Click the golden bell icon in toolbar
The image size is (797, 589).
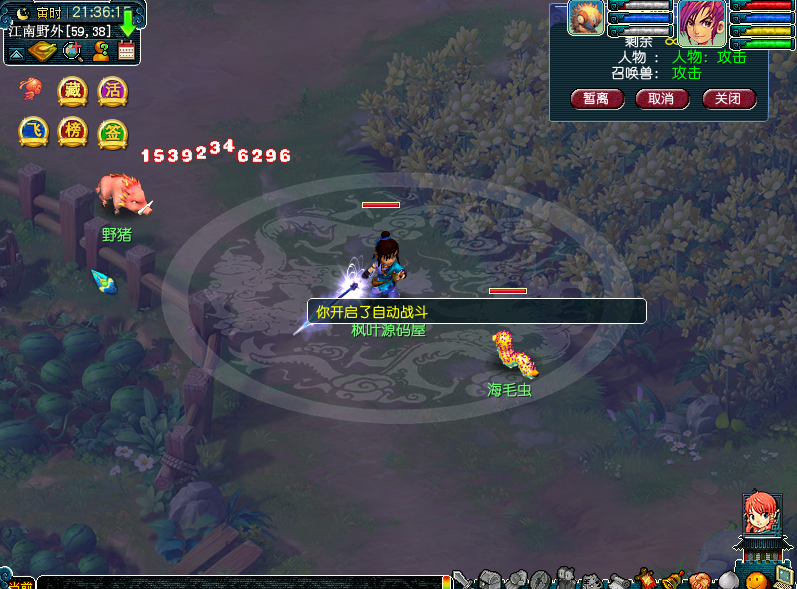pyautogui.click(x=672, y=579)
